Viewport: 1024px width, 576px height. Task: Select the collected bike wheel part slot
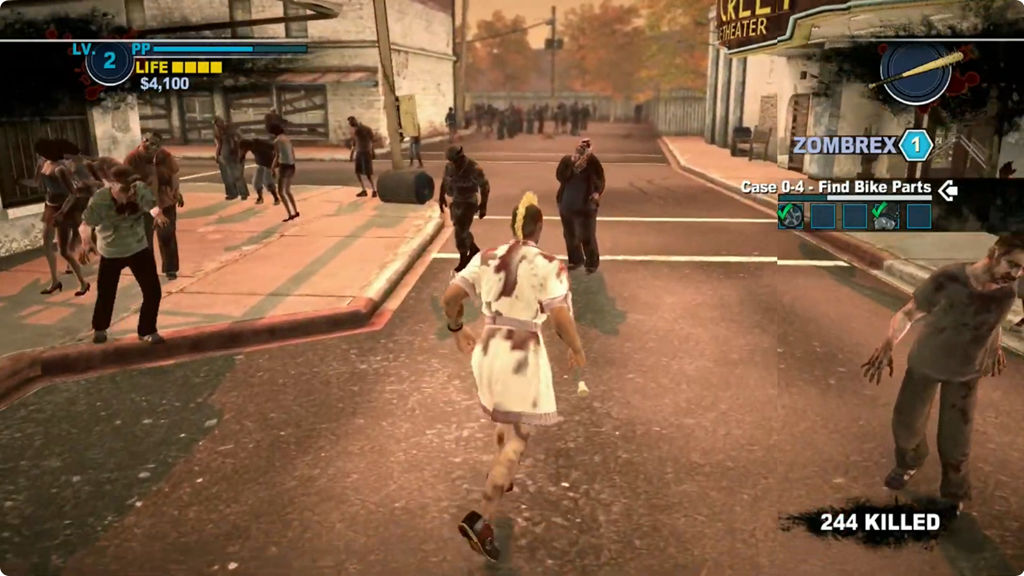791,216
